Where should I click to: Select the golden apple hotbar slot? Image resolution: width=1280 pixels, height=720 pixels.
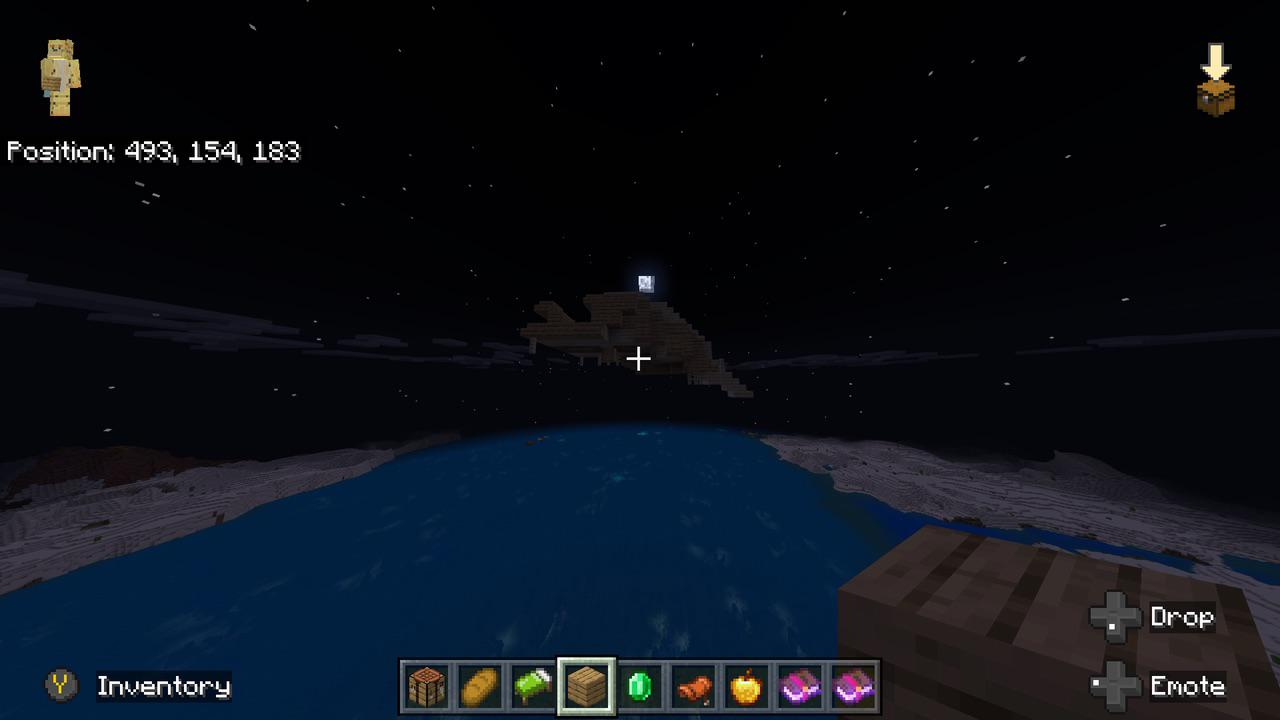pos(745,684)
